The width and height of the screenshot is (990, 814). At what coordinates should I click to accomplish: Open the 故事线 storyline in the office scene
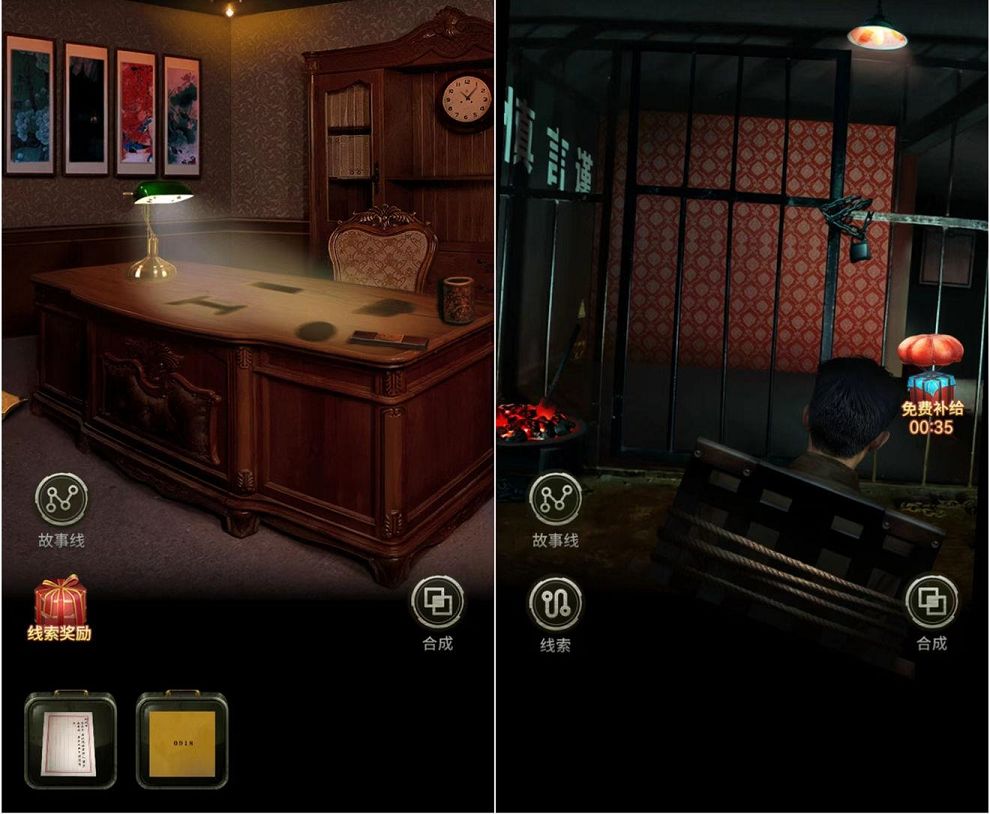click(x=62, y=499)
